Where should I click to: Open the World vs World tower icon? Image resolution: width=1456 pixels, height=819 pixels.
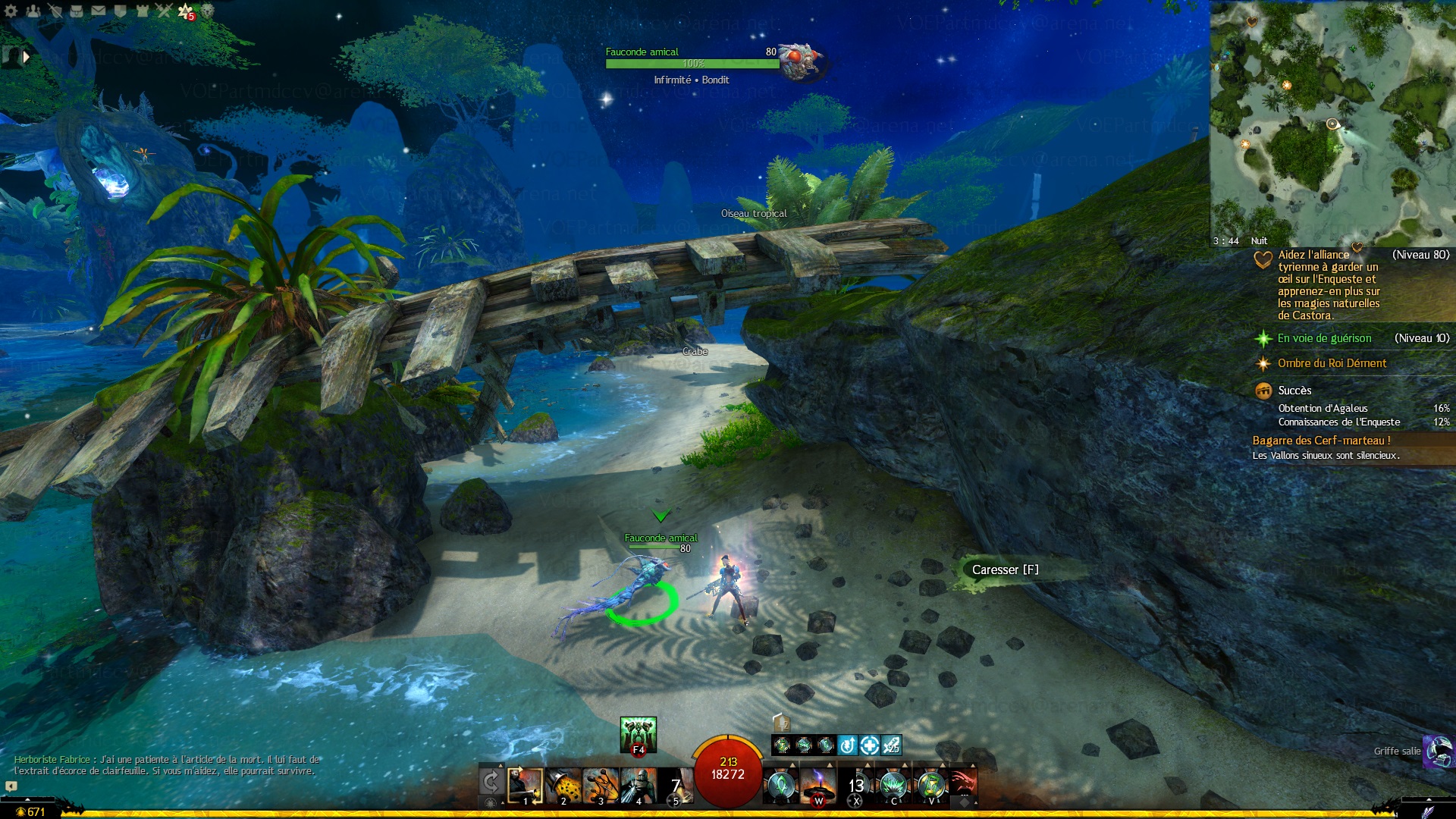142,11
